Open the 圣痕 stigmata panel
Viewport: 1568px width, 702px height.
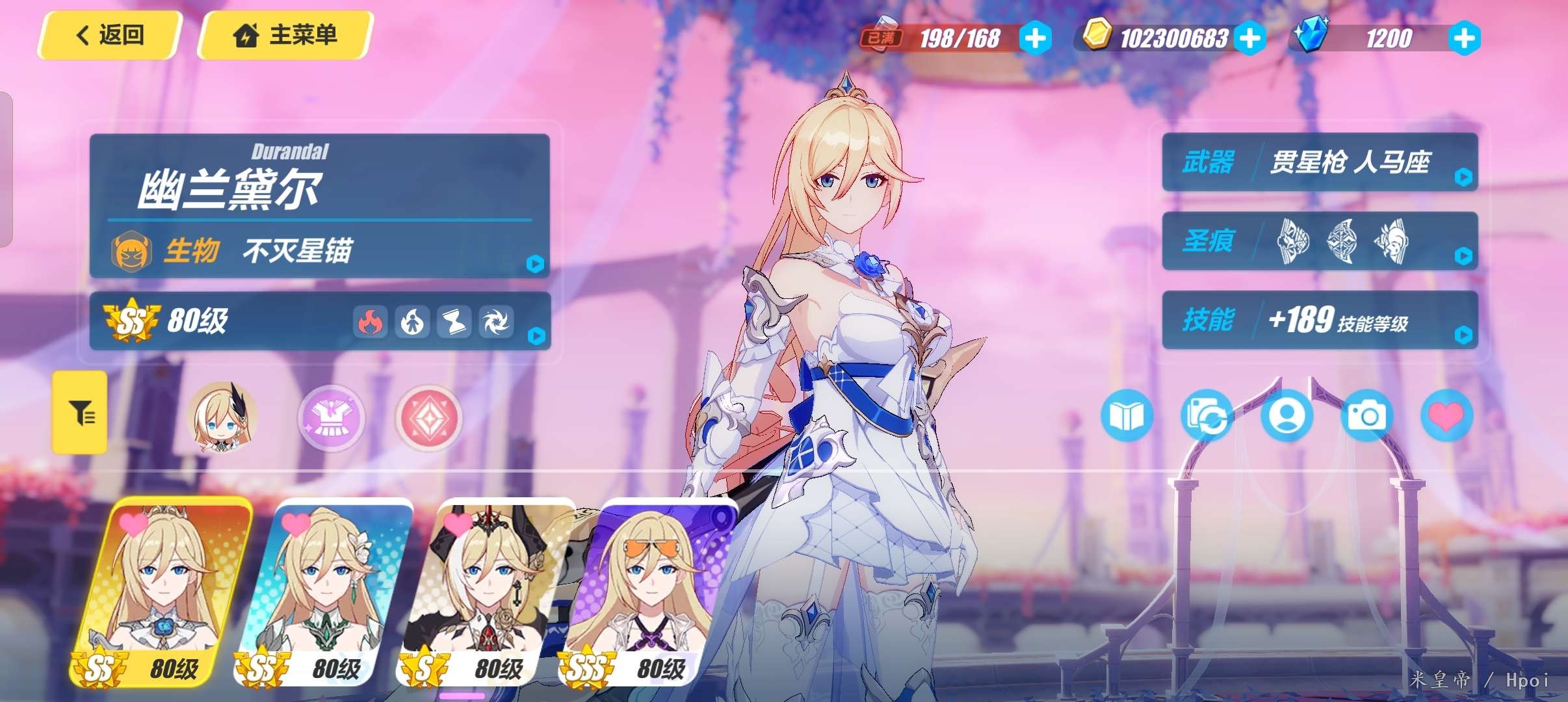click(1320, 241)
